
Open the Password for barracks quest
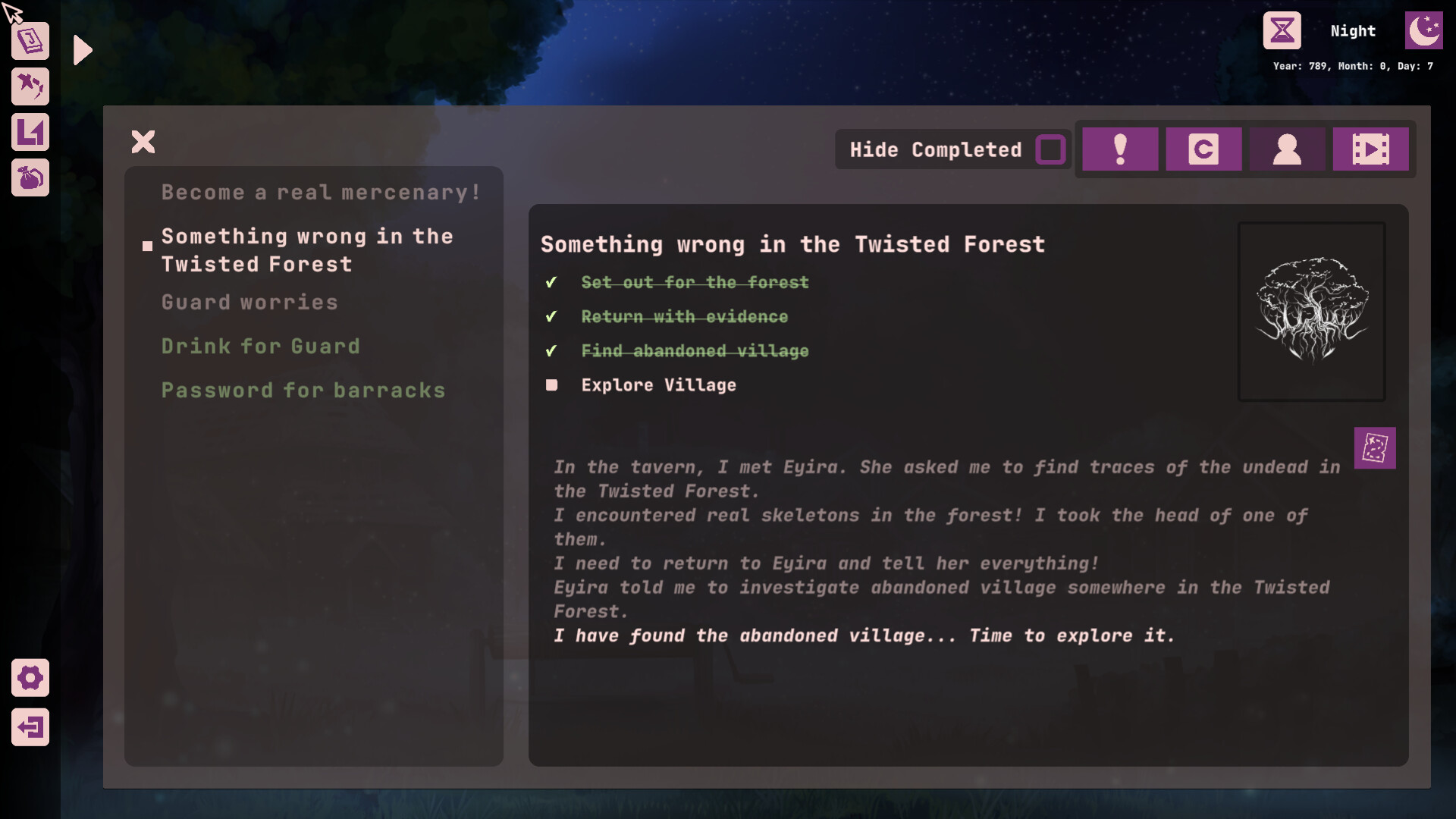(x=303, y=390)
